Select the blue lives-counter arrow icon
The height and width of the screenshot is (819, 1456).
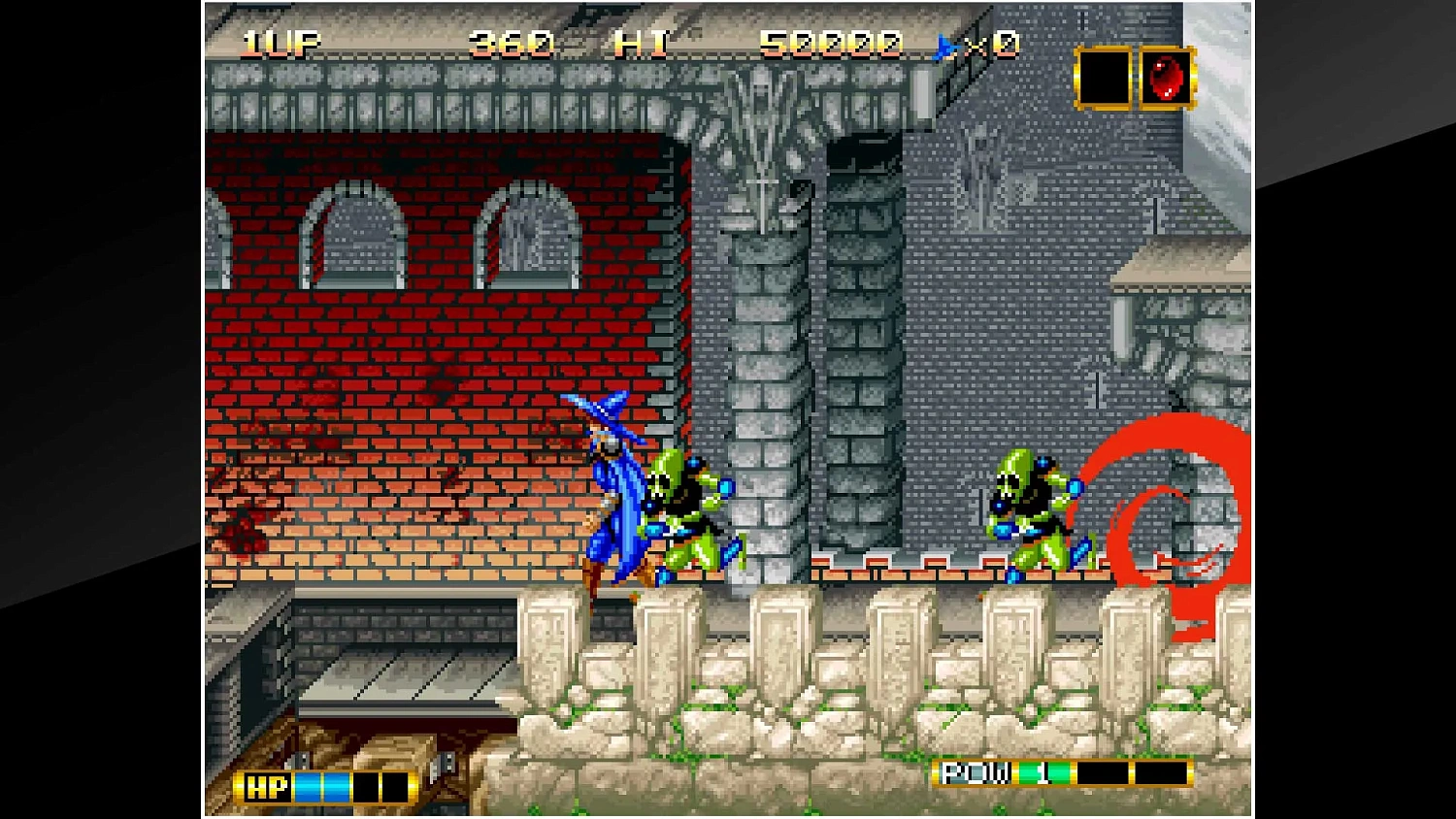pos(943,43)
